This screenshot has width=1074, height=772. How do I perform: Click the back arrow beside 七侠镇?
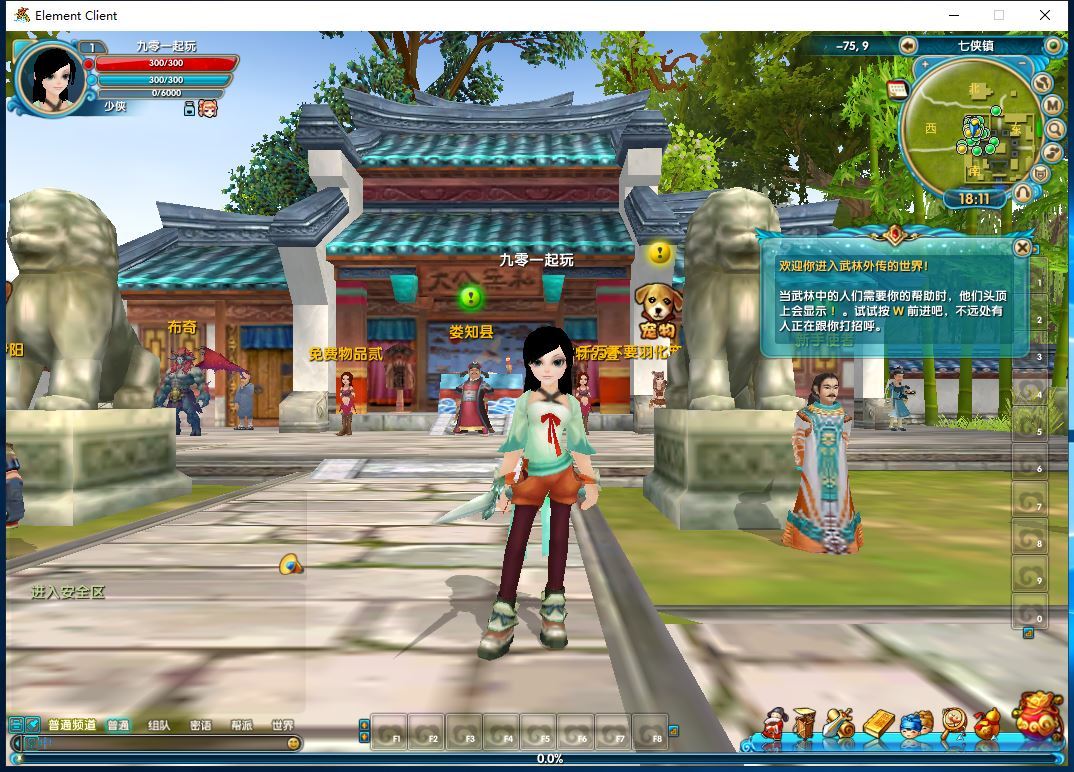[908, 45]
